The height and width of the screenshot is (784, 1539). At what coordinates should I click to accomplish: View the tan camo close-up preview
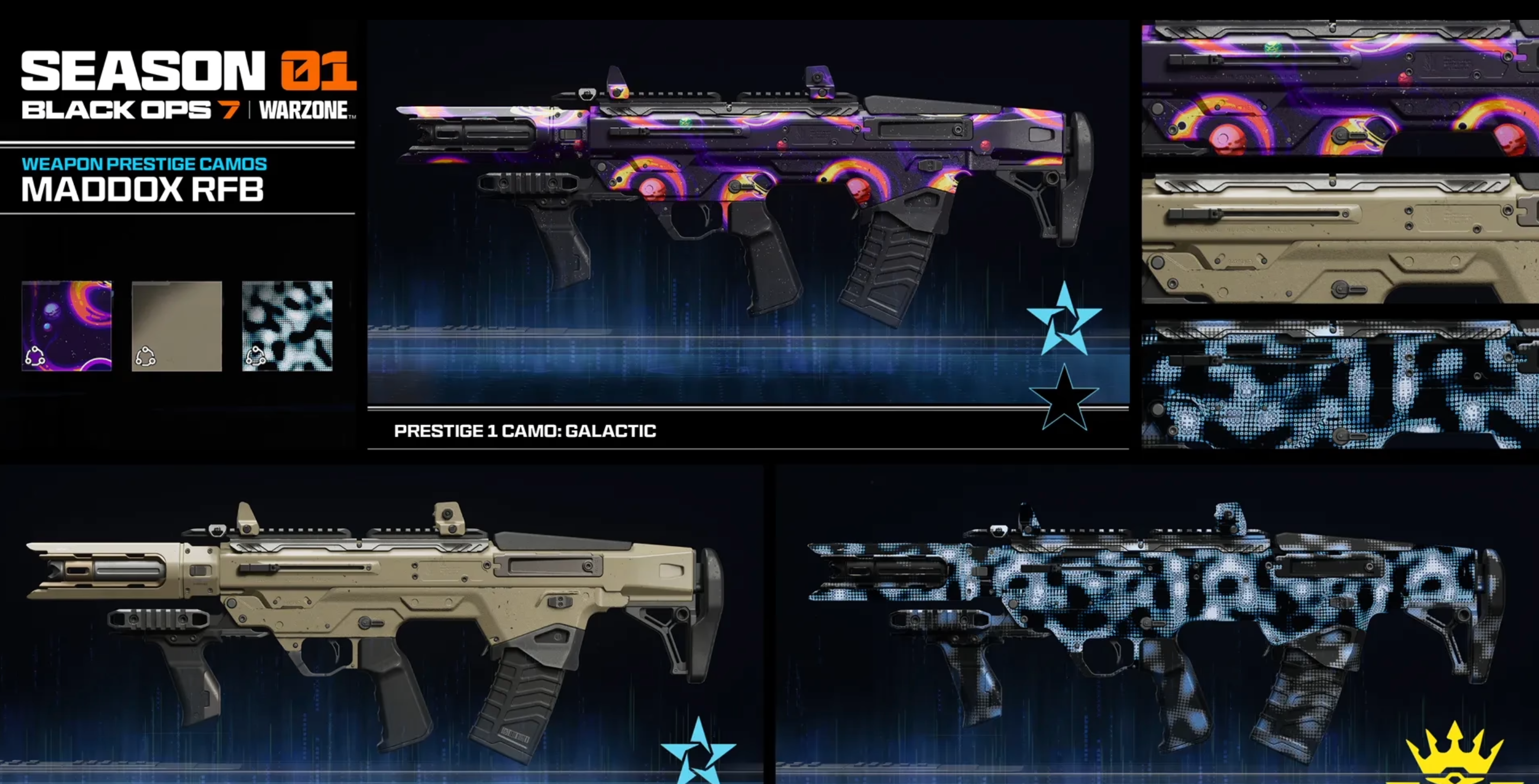[1339, 239]
